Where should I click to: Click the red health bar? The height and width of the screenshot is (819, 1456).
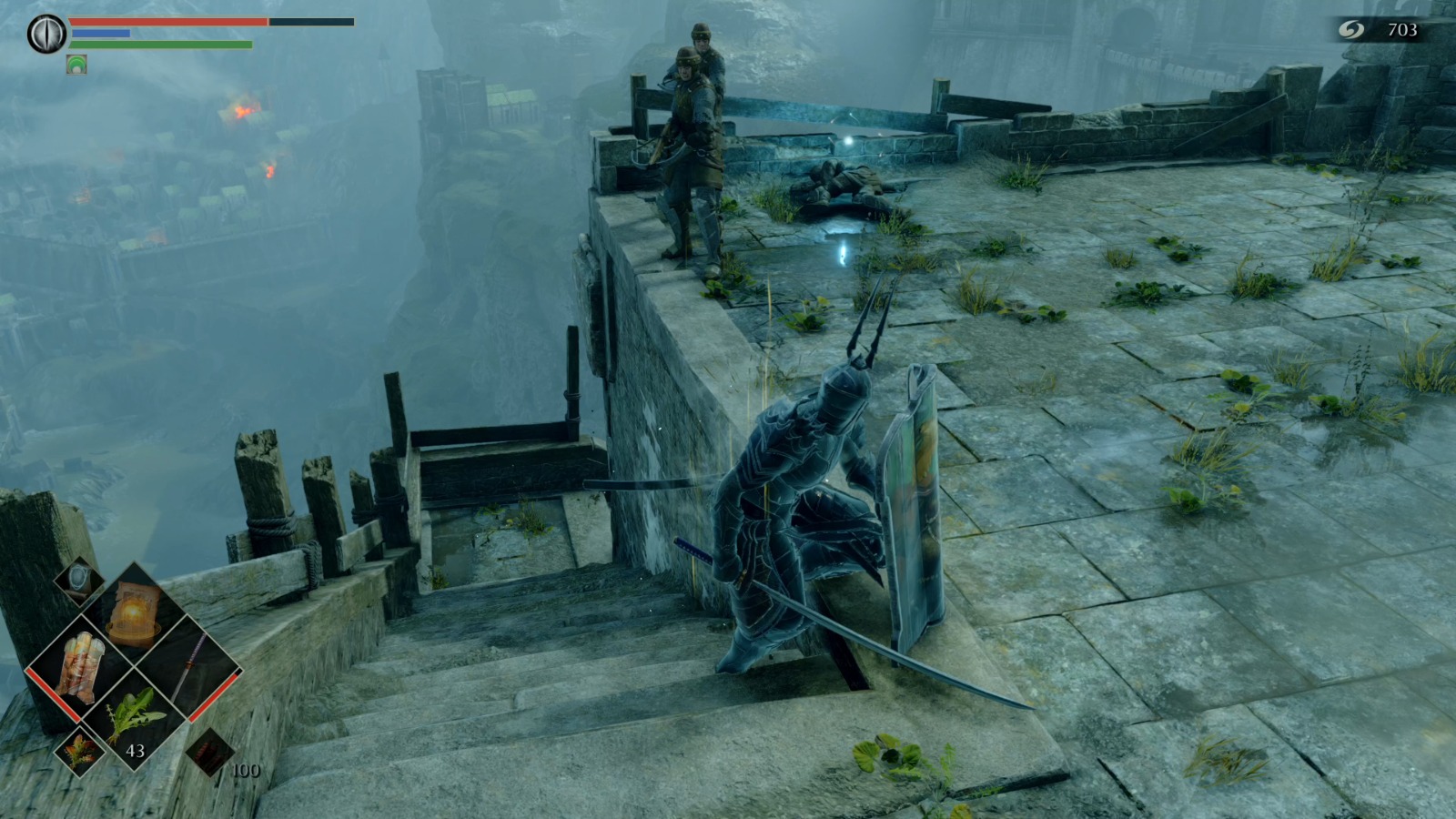coord(167,22)
